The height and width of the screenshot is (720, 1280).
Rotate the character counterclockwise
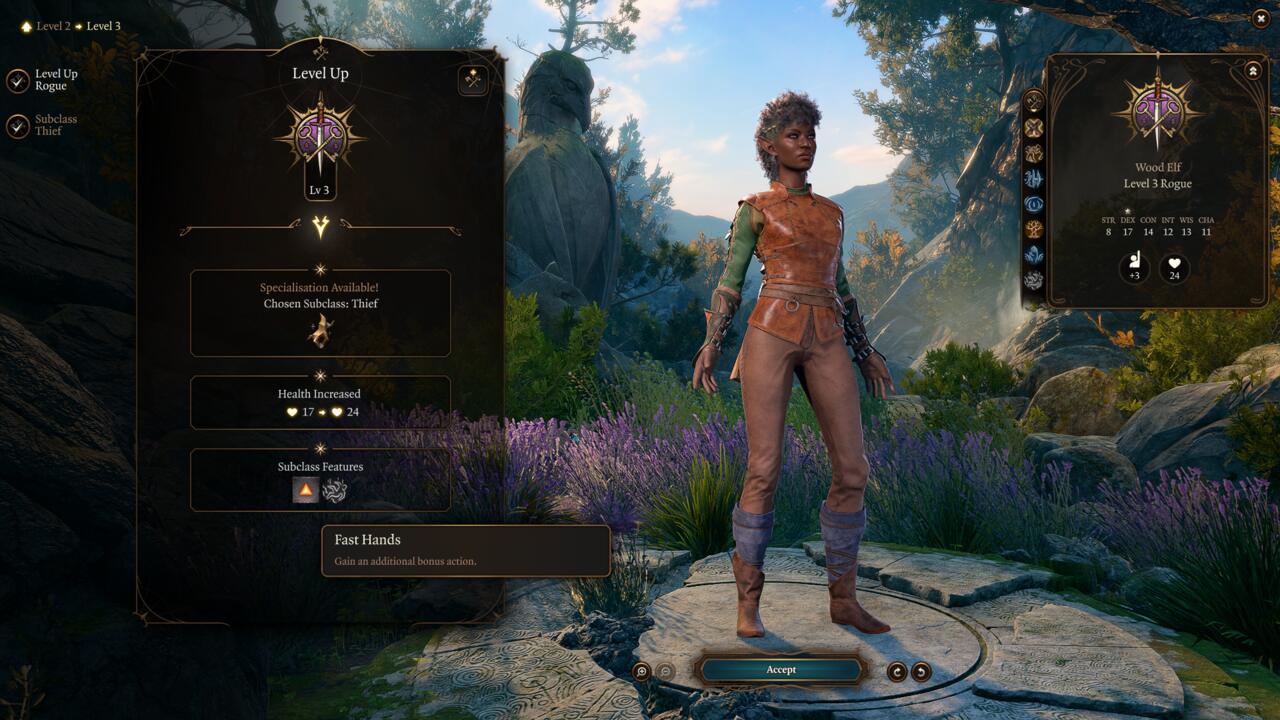pyautogui.click(x=921, y=670)
